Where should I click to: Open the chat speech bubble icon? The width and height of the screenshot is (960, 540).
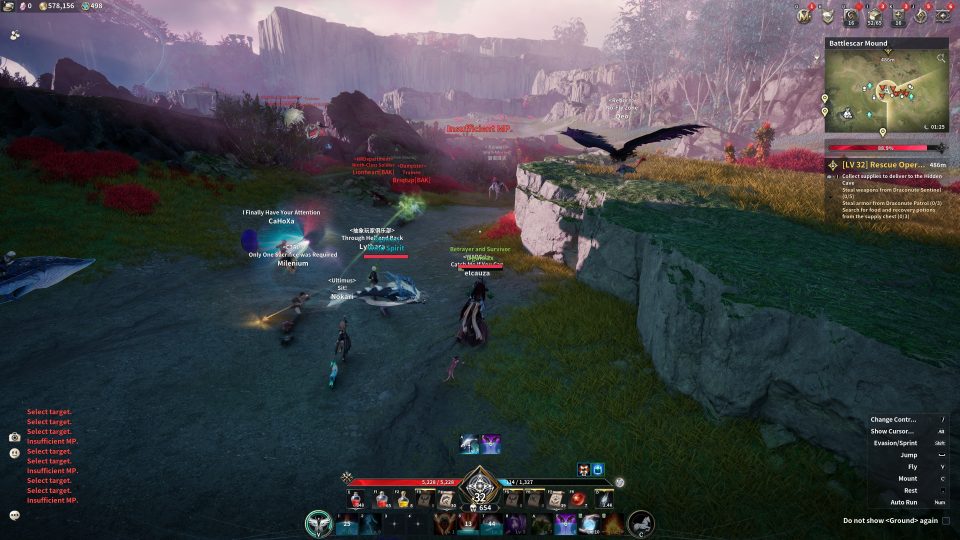coord(15,515)
